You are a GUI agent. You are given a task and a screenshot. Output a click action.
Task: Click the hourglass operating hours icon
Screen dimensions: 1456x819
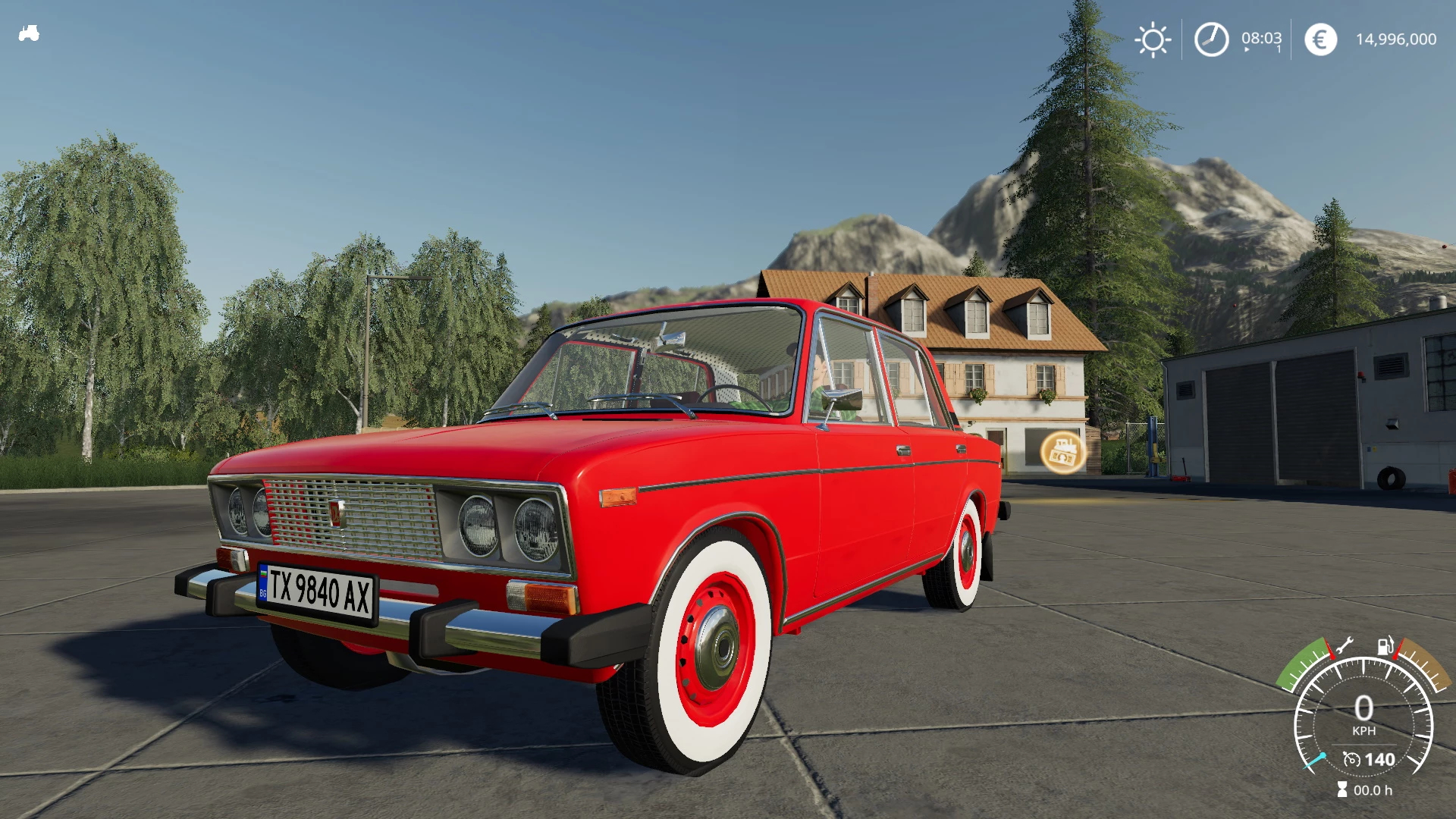click(x=1342, y=789)
